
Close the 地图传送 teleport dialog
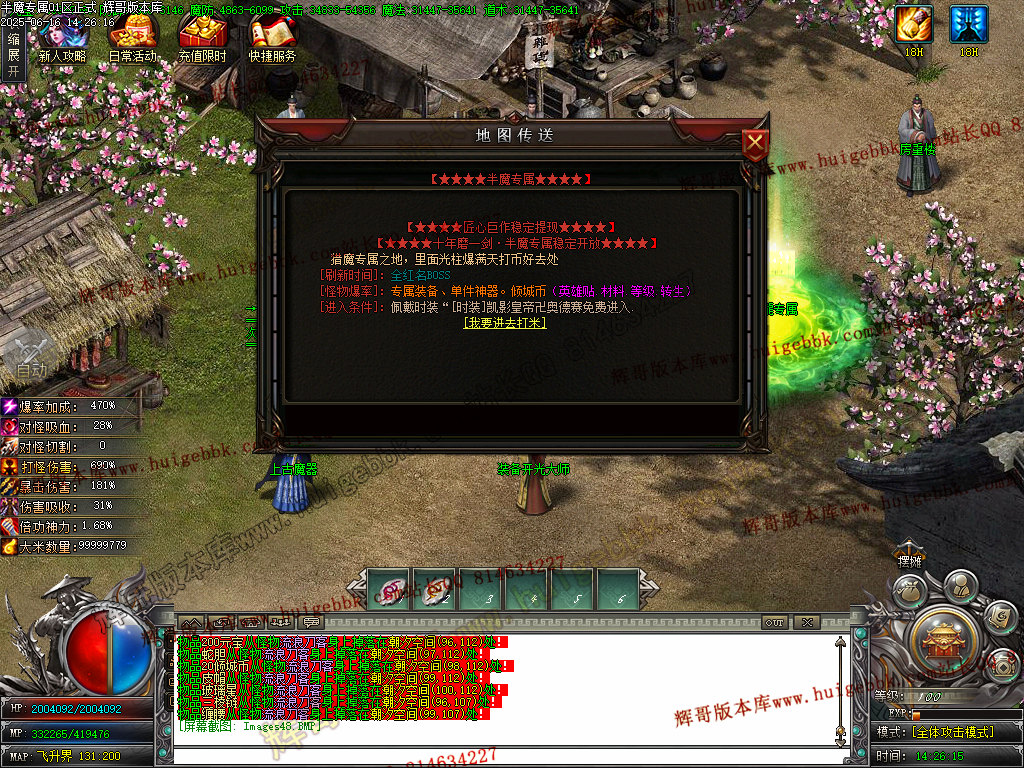(755, 146)
